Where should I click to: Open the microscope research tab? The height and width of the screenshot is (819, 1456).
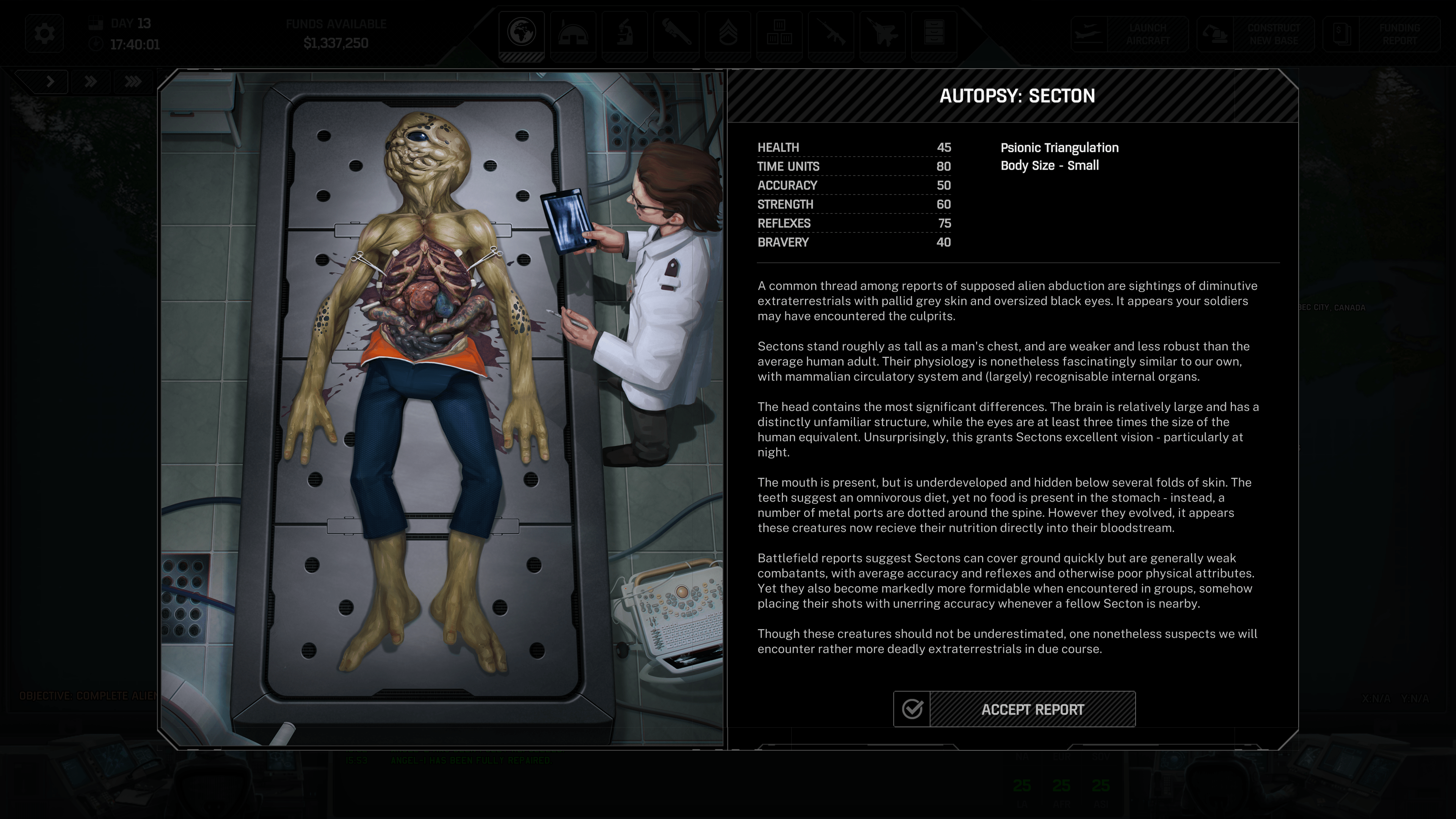pyautogui.click(x=624, y=33)
